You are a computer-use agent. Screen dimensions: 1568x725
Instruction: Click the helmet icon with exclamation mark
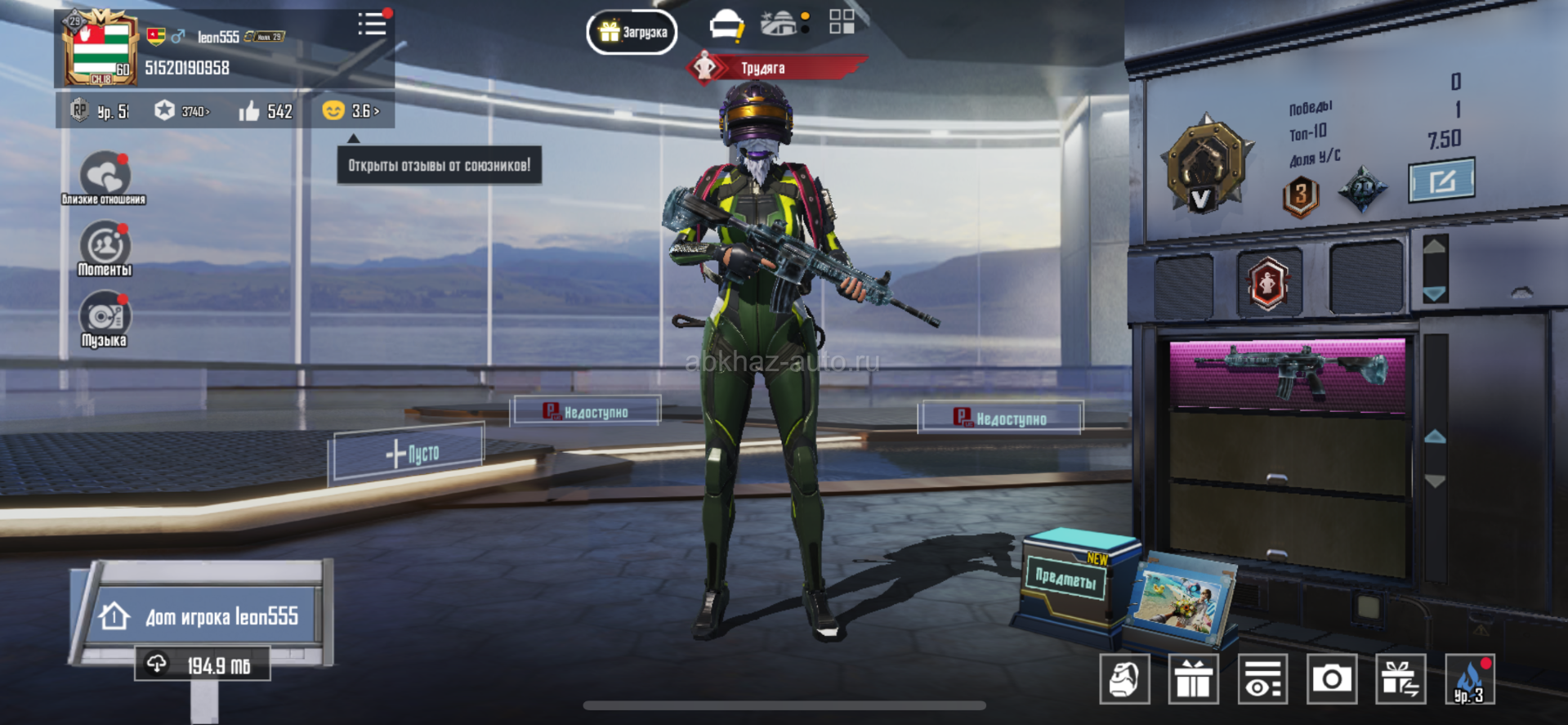click(726, 26)
